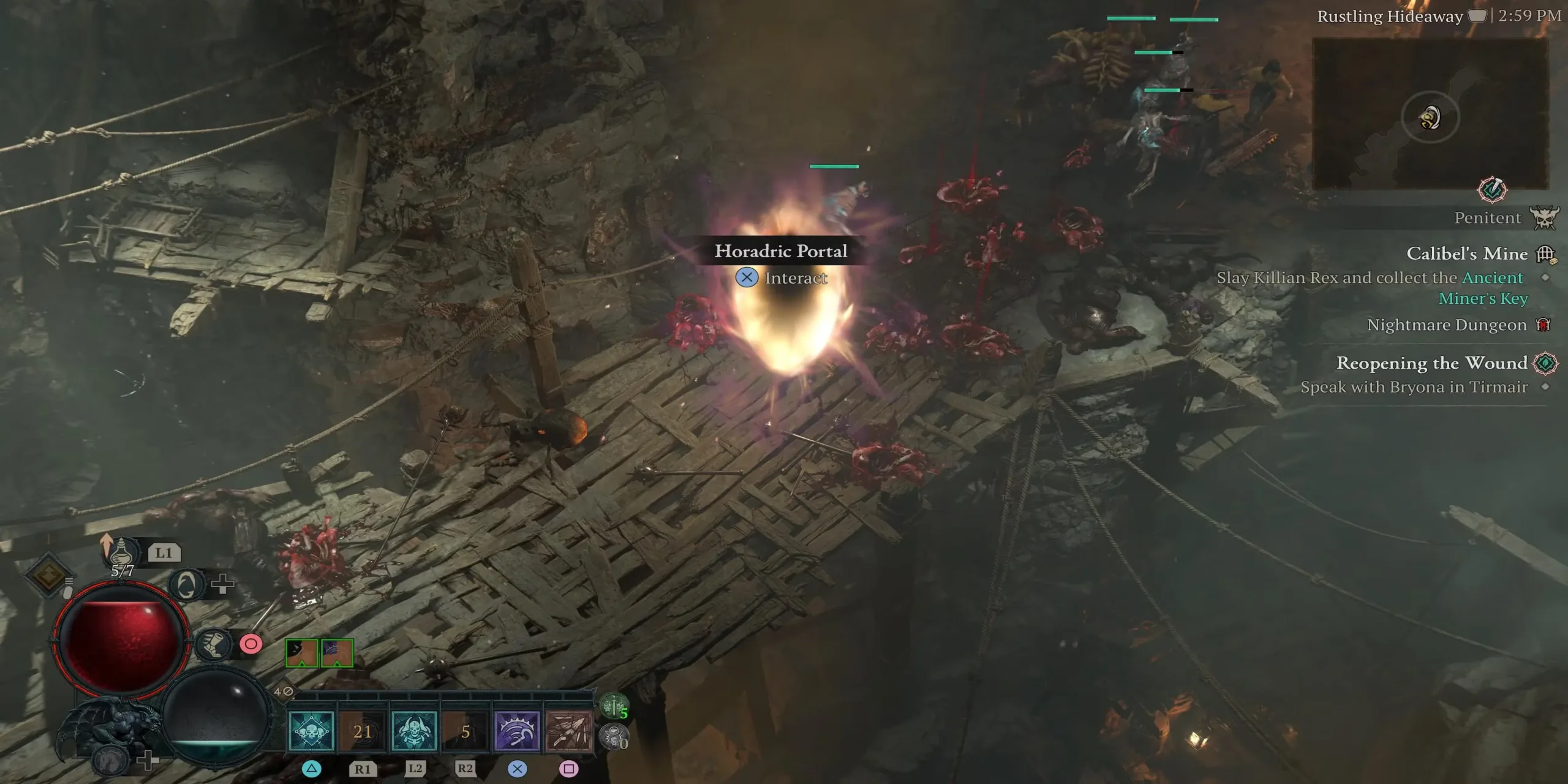Click the mount horse icon
Screen dimensions: 1568x784
coord(110,761)
